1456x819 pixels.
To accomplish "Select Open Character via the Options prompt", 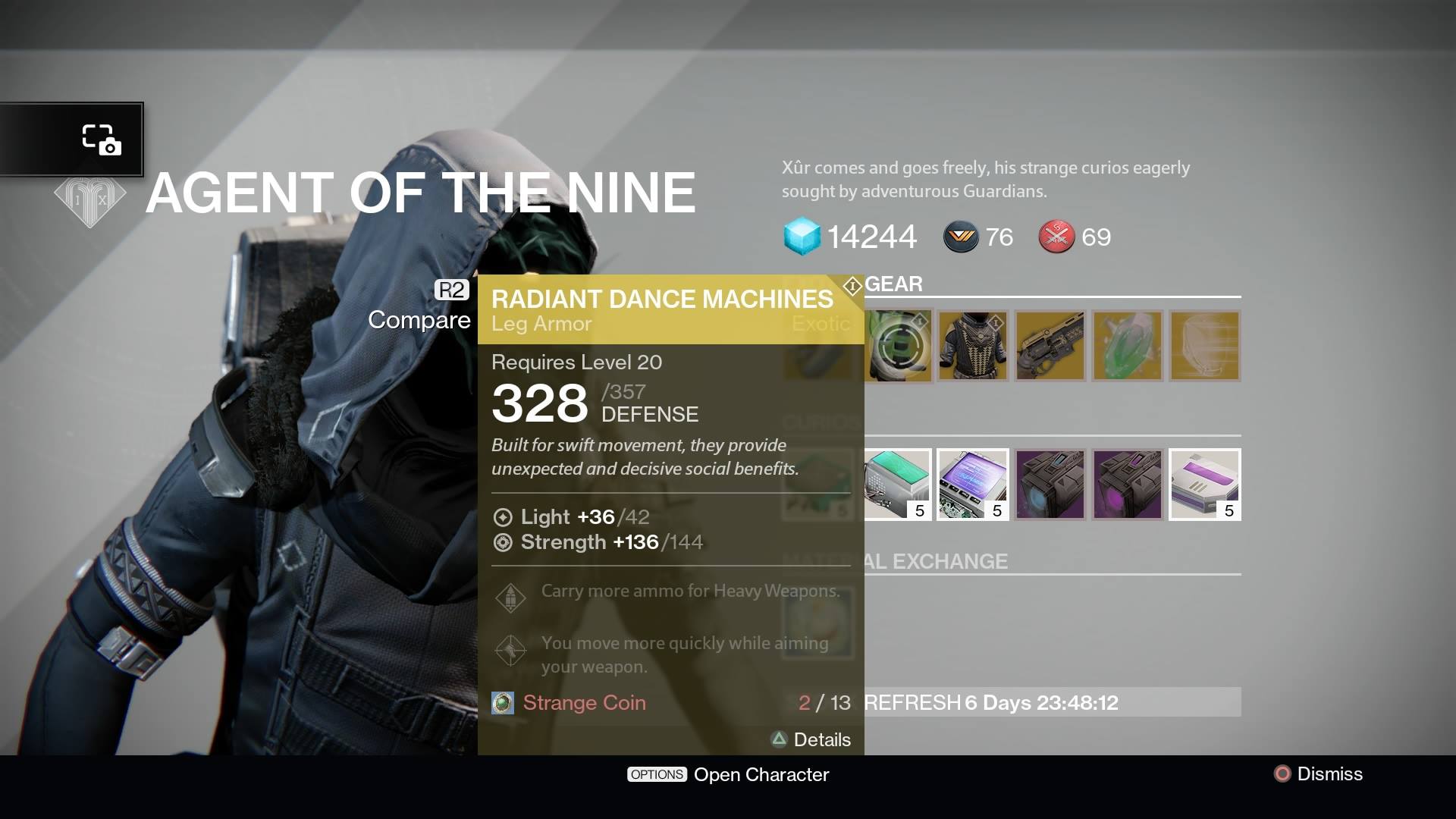I will click(x=657, y=774).
